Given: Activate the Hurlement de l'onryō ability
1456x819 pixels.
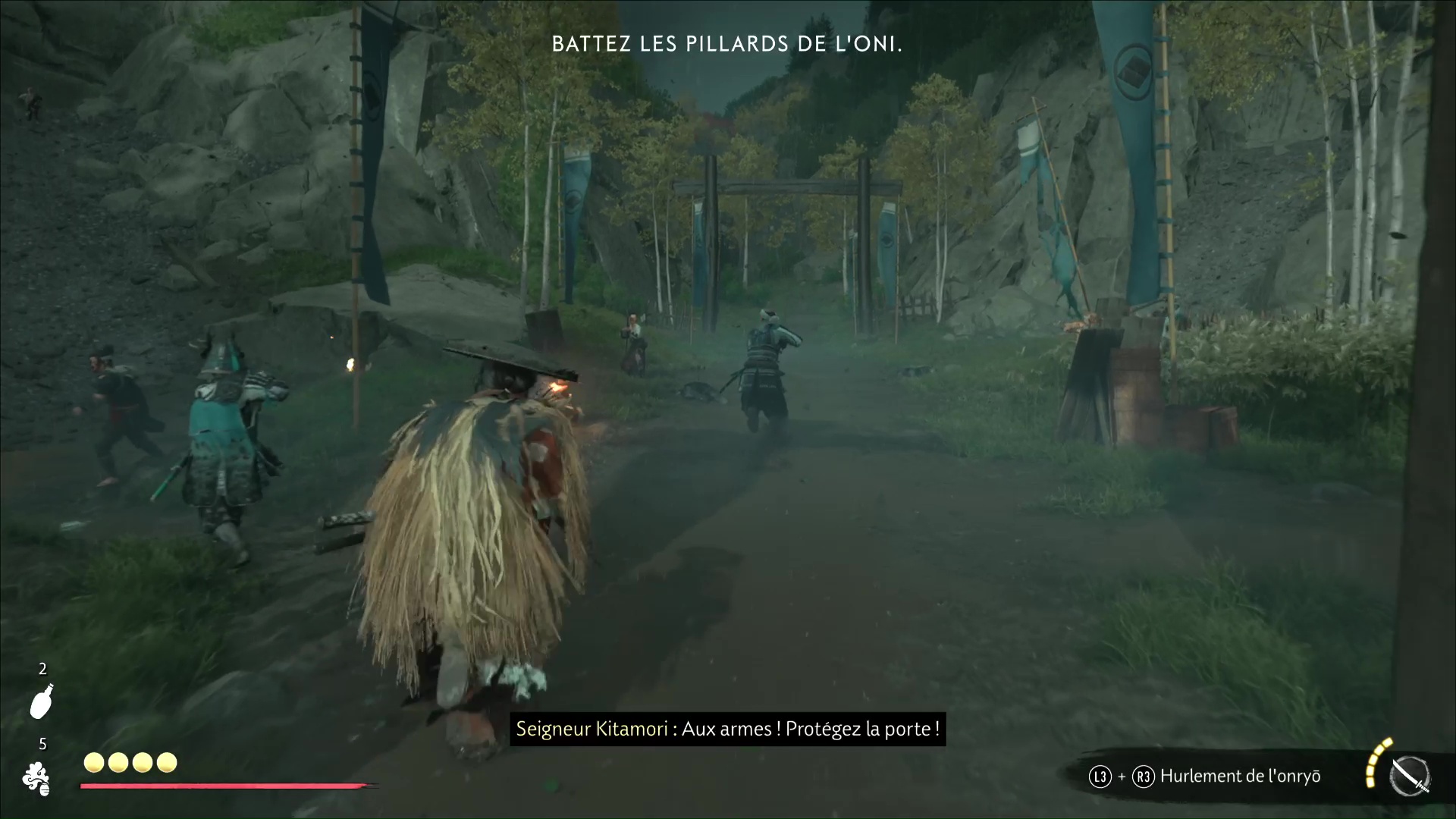Looking at the screenshot, I should click(x=1240, y=776).
